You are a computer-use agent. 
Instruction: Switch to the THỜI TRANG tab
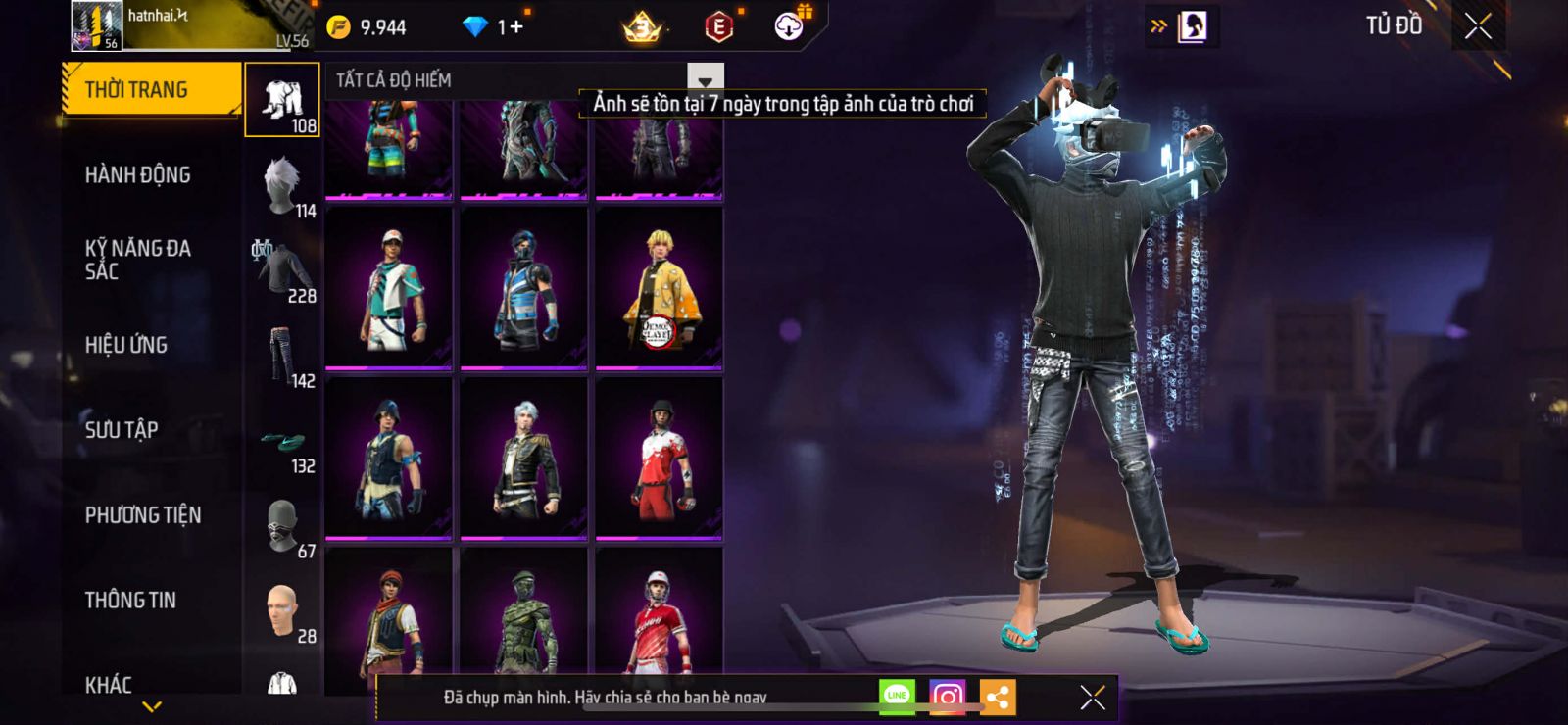click(x=150, y=90)
